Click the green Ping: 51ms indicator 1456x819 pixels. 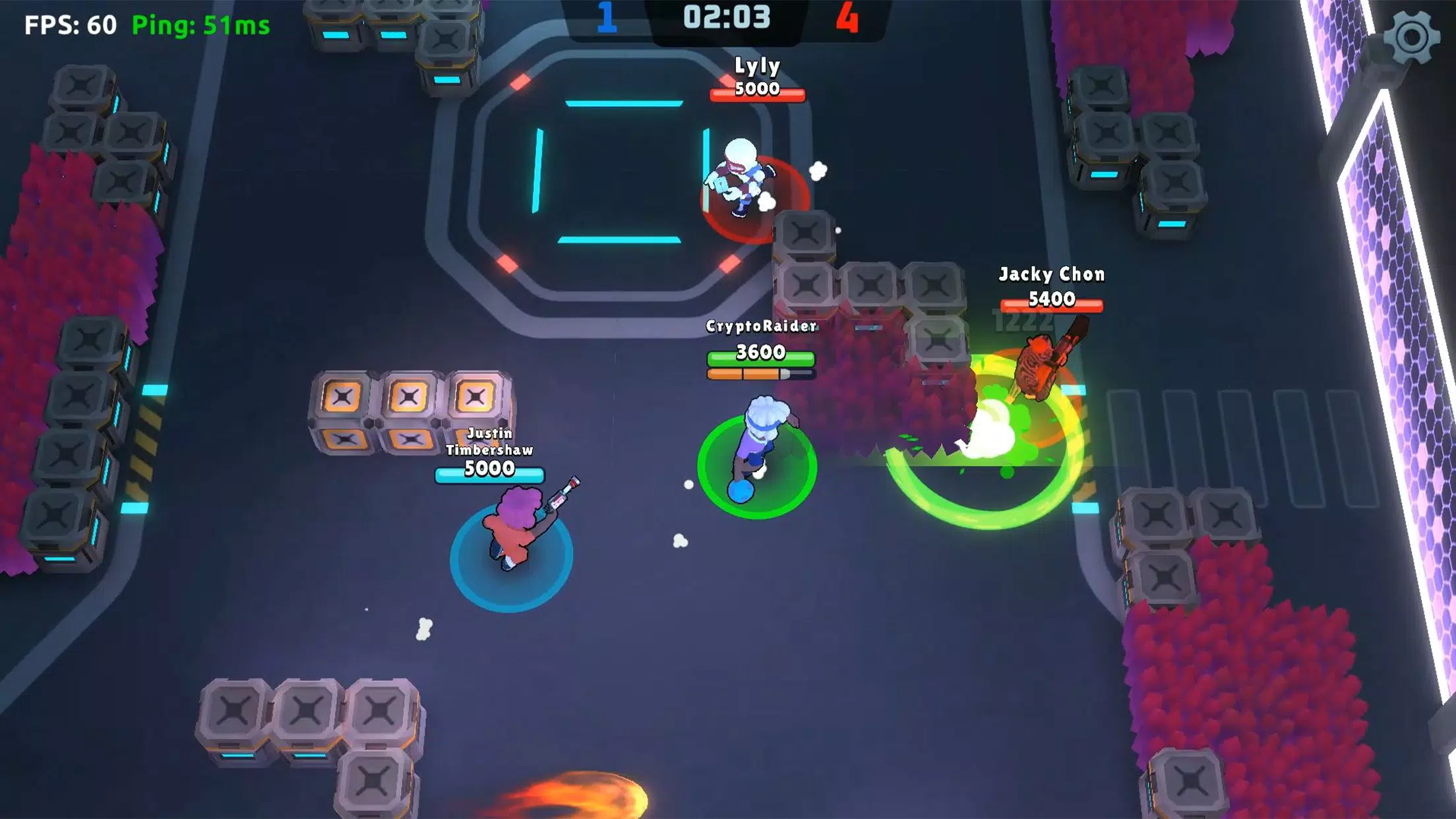(200, 26)
